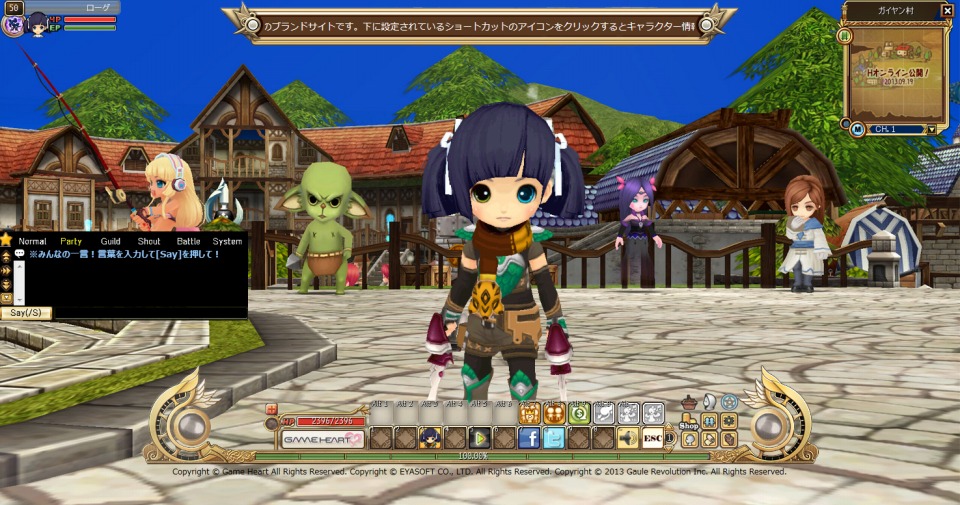View the System chat tab
The height and width of the screenshot is (505, 960).
click(227, 241)
